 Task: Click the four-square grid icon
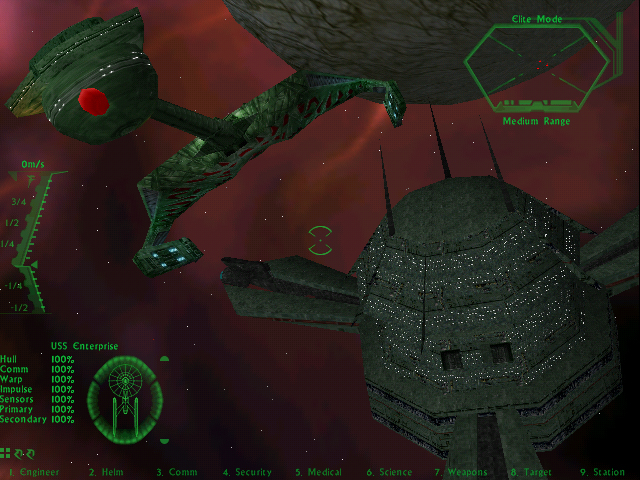click(6, 453)
